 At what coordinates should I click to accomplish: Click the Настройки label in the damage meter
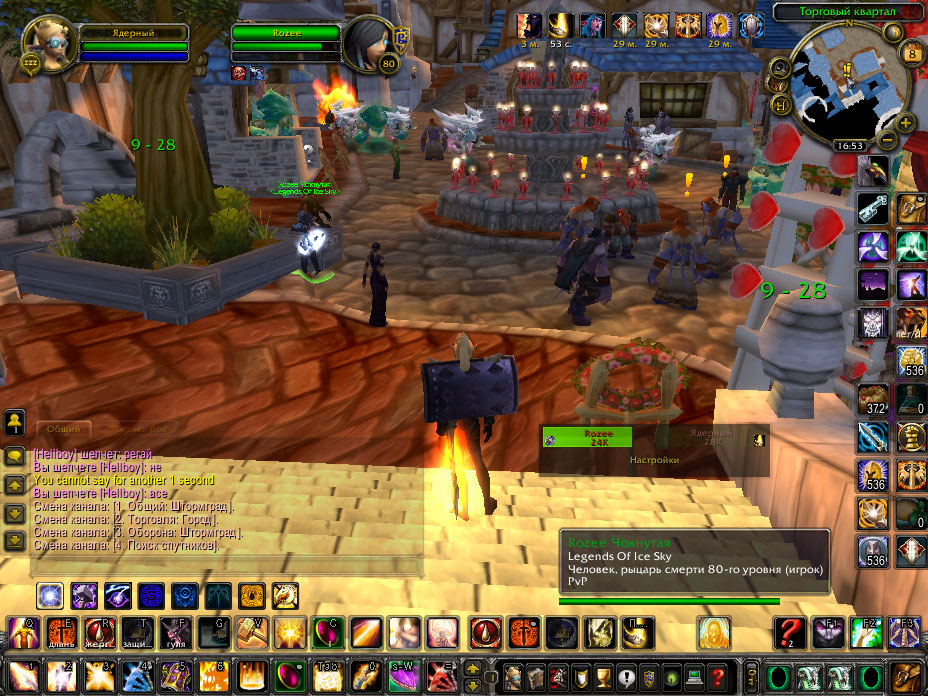click(654, 460)
